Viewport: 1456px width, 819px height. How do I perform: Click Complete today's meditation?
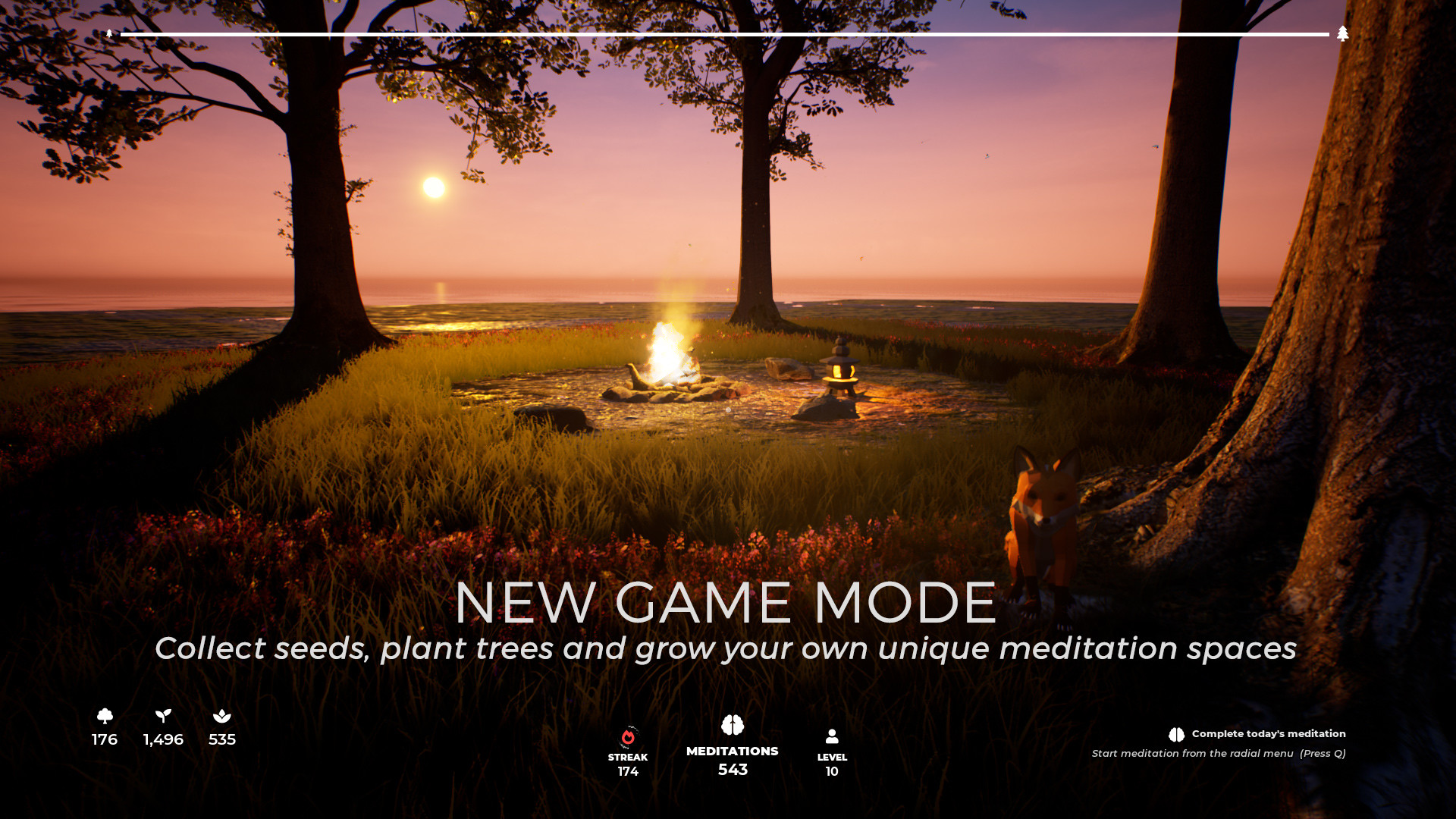1268,733
